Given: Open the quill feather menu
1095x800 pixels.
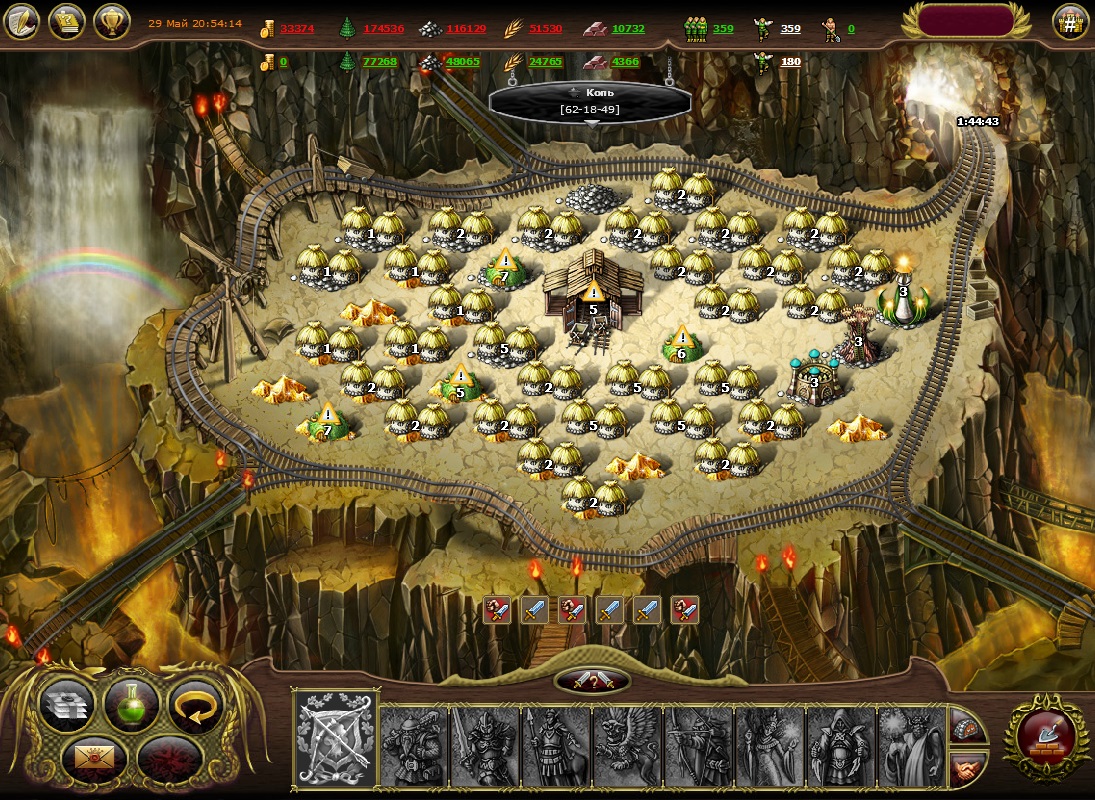Looking at the screenshot, I should pos(22,22).
